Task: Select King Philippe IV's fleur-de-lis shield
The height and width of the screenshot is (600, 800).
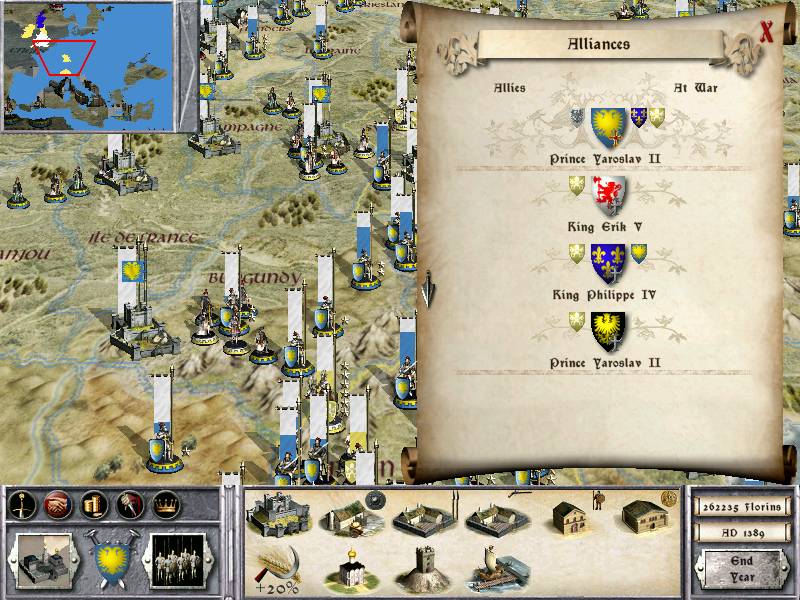Action: [608, 262]
